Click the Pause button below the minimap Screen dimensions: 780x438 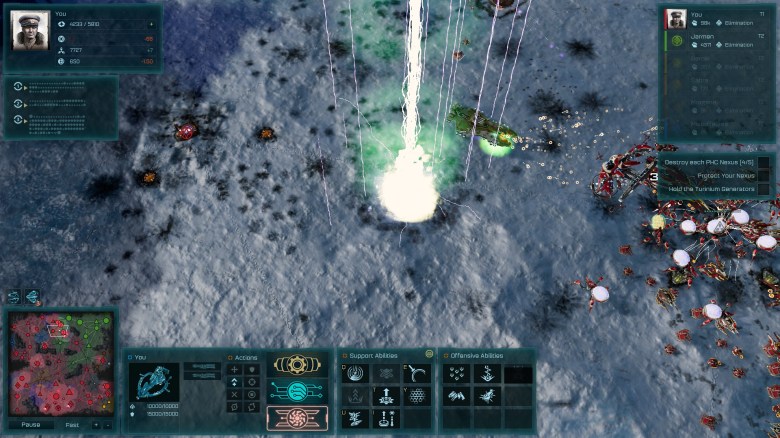[31, 424]
